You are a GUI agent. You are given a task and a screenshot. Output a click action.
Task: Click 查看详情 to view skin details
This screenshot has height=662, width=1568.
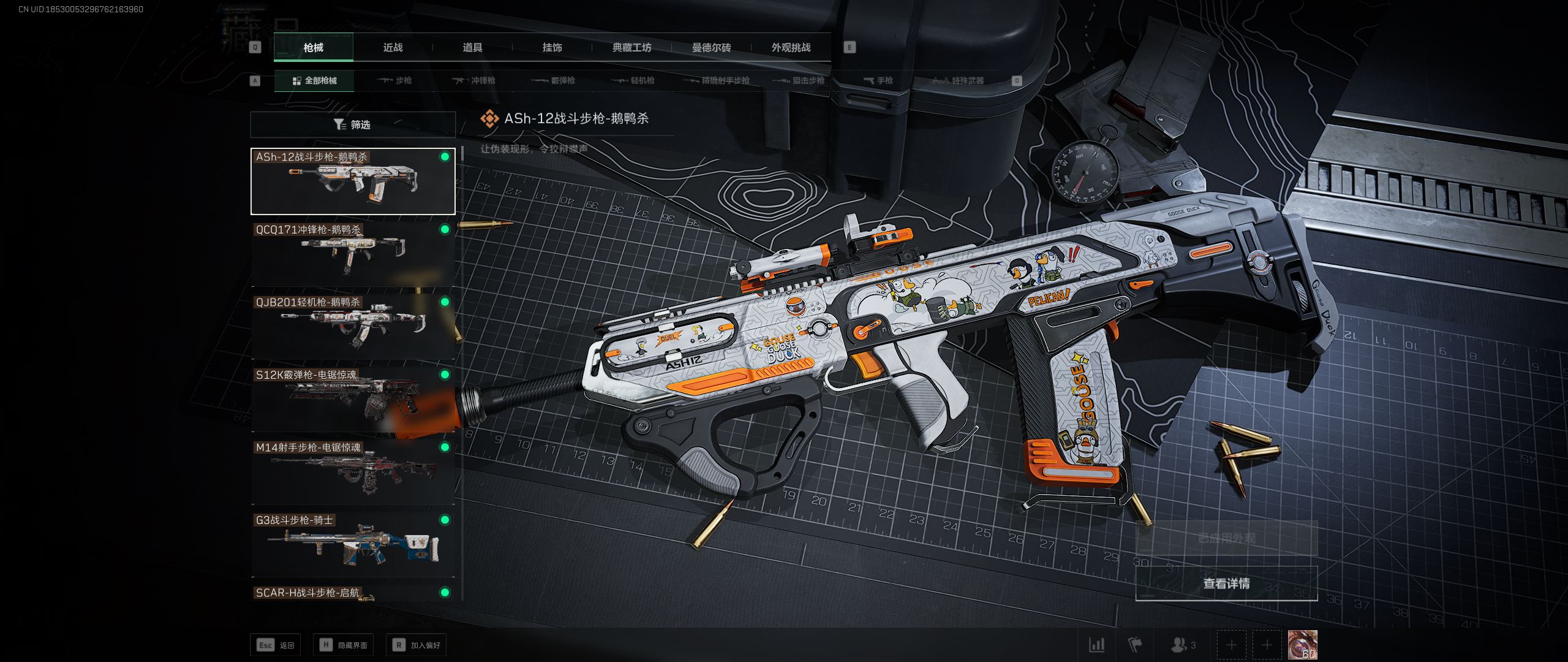[x=1226, y=584]
